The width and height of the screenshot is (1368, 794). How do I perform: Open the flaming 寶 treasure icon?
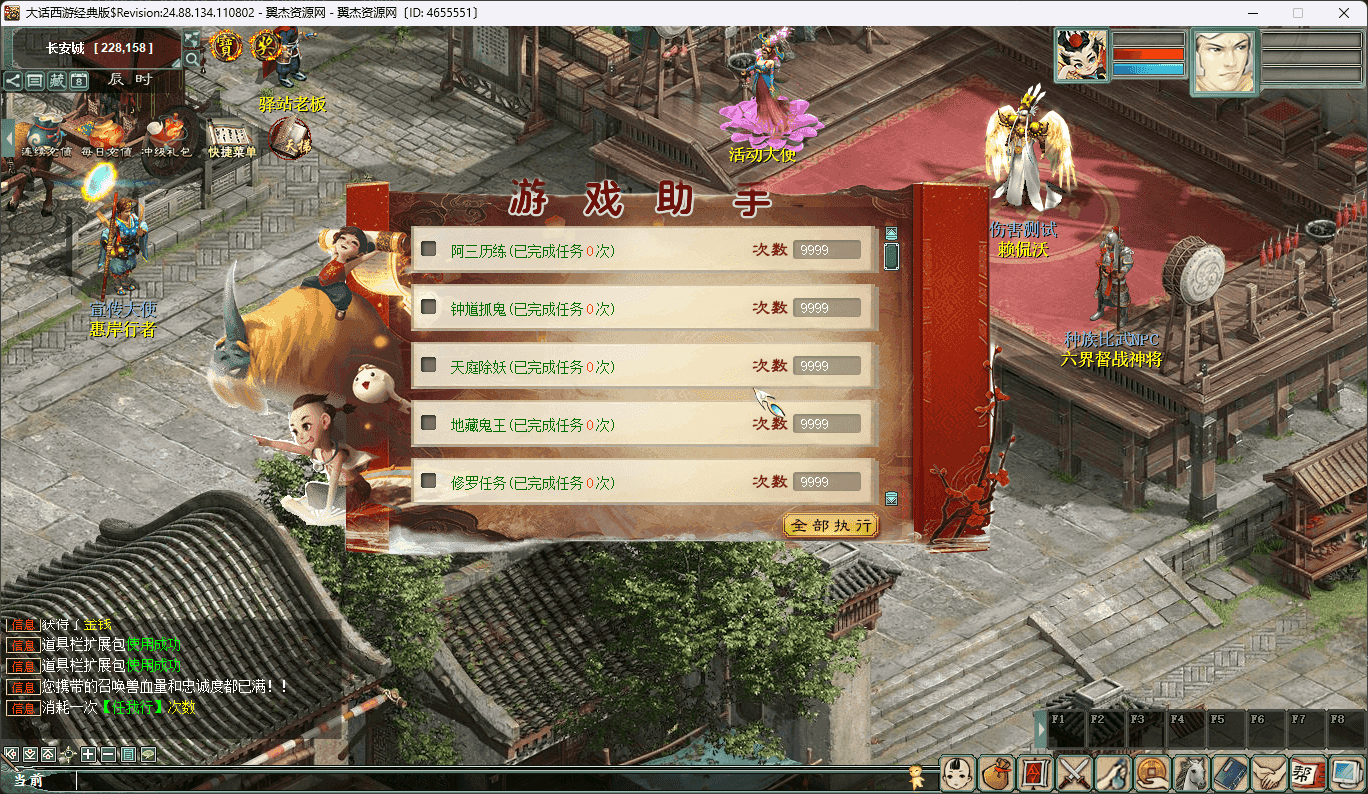(x=227, y=46)
